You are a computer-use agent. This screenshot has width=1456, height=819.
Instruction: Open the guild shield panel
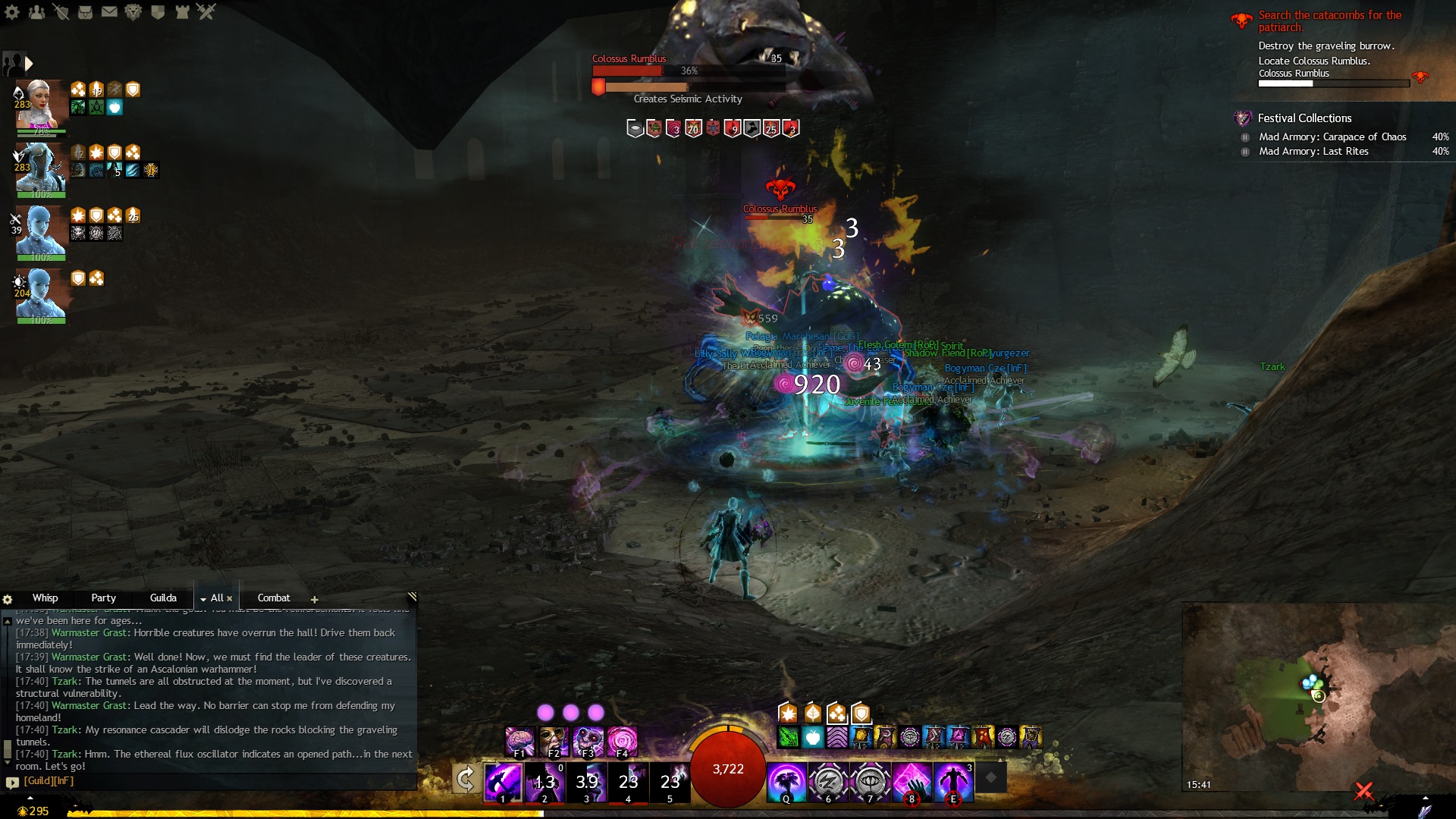point(158,12)
